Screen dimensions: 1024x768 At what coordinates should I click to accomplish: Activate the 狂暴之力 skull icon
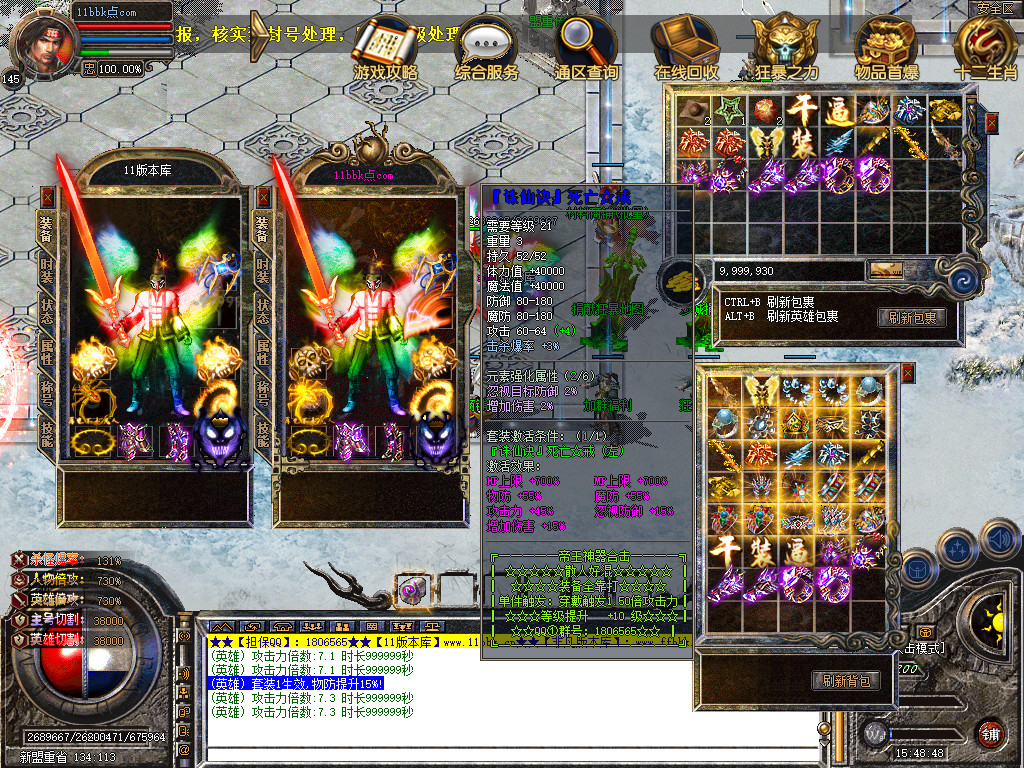click(785, 46)
